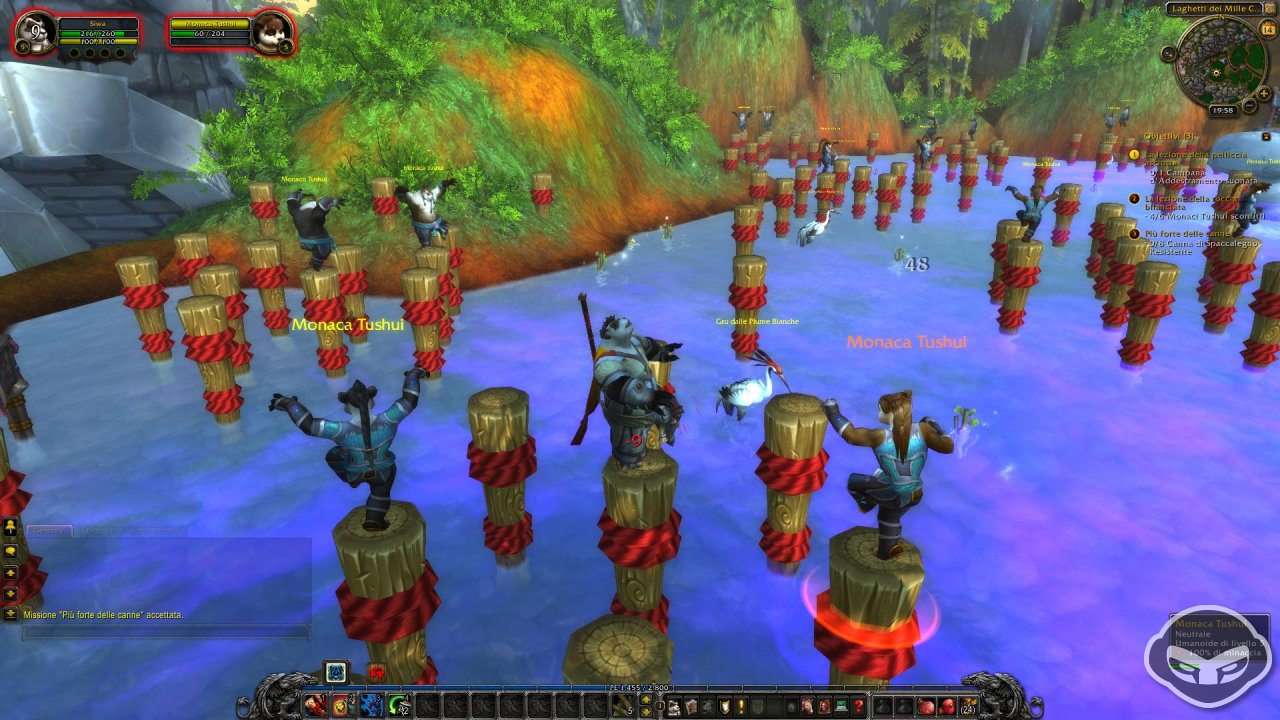Image resolution: width=1280 pixels, height=720 pixels.
Task: Open the backpack bag slot
Action: pos(966,706)
